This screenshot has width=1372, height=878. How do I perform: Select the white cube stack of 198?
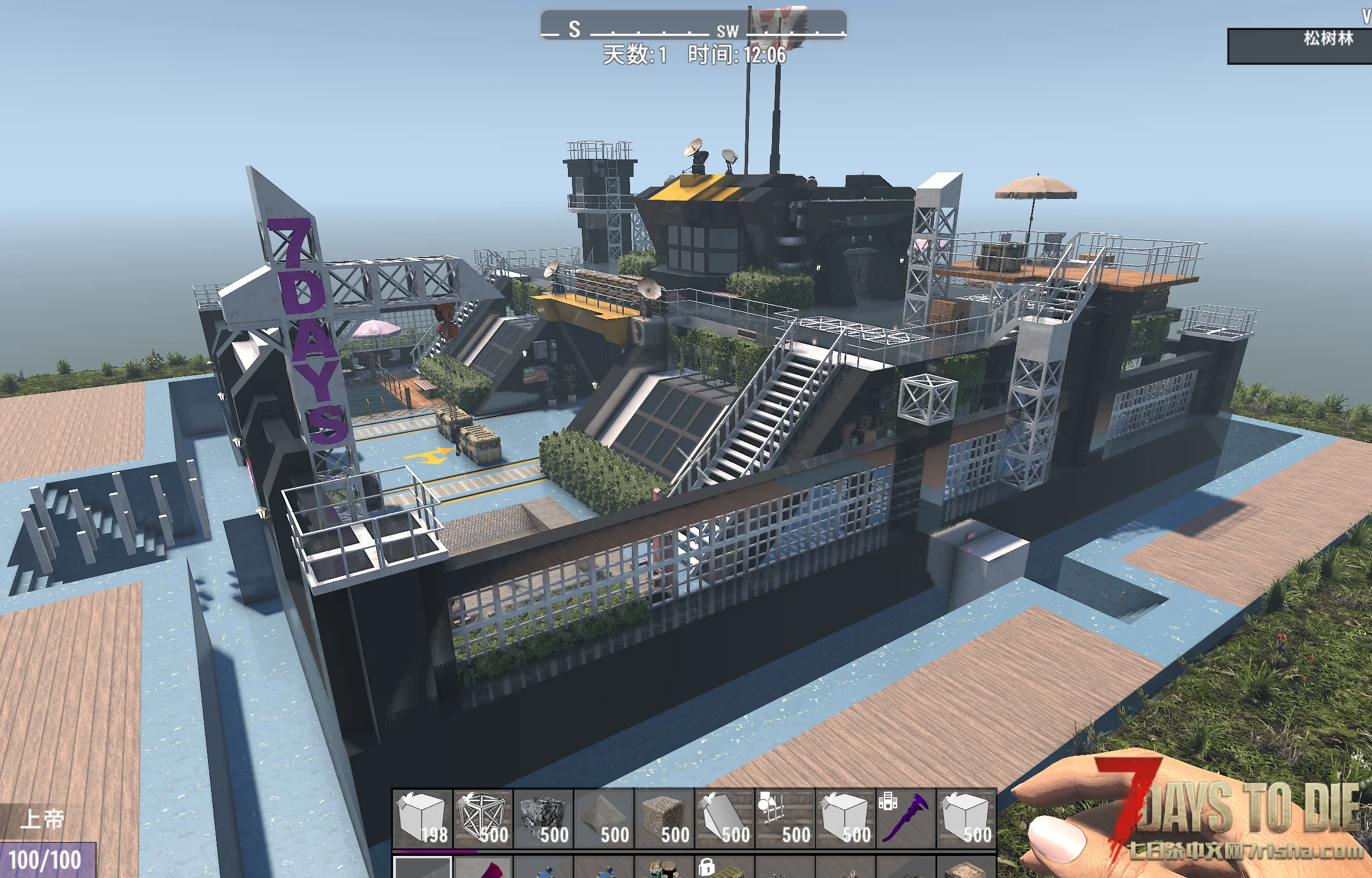(423, 818)
